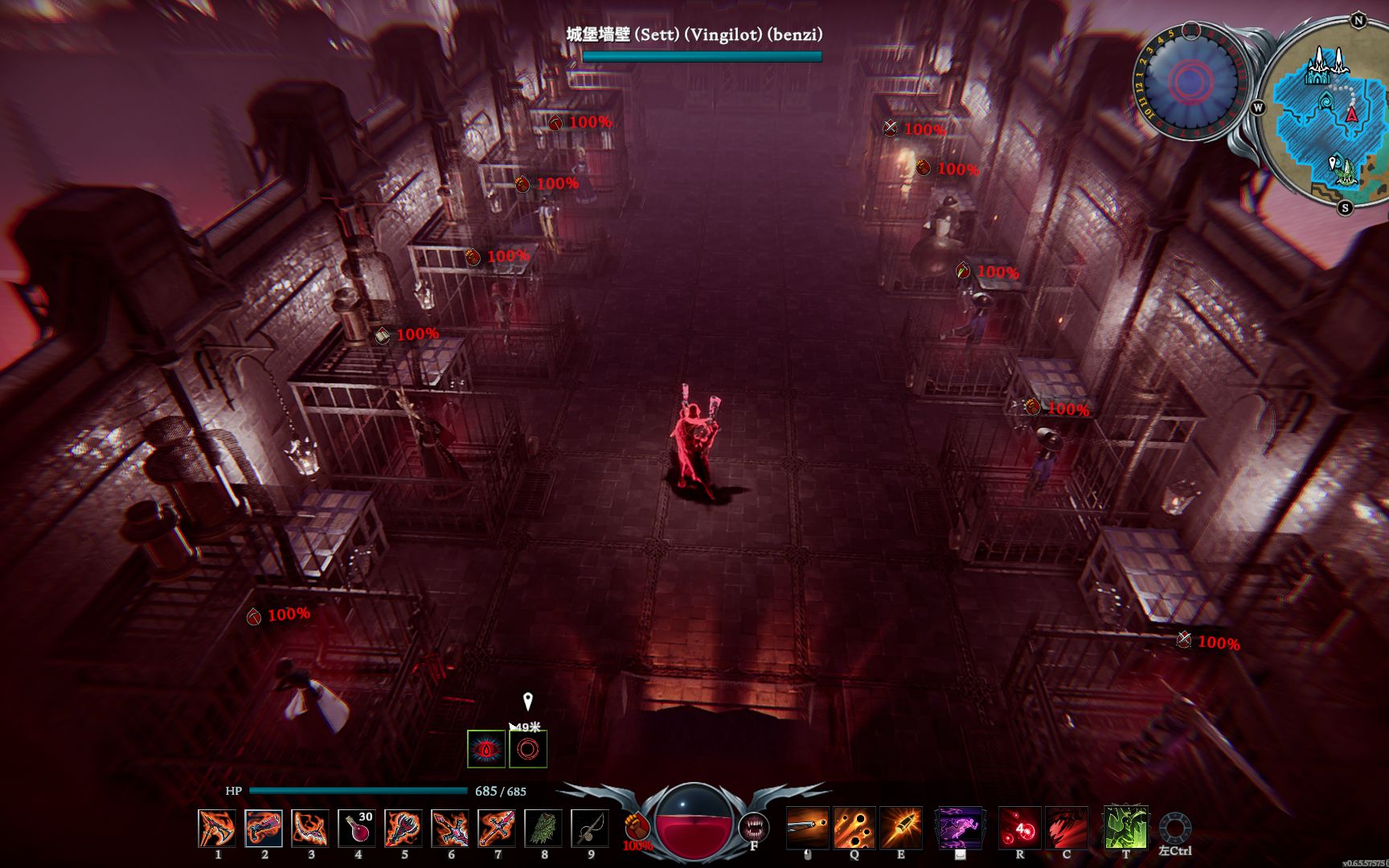Select the flaming reaper scythe slot
This screenshot has height=868, width=1389.
(310, 828)
